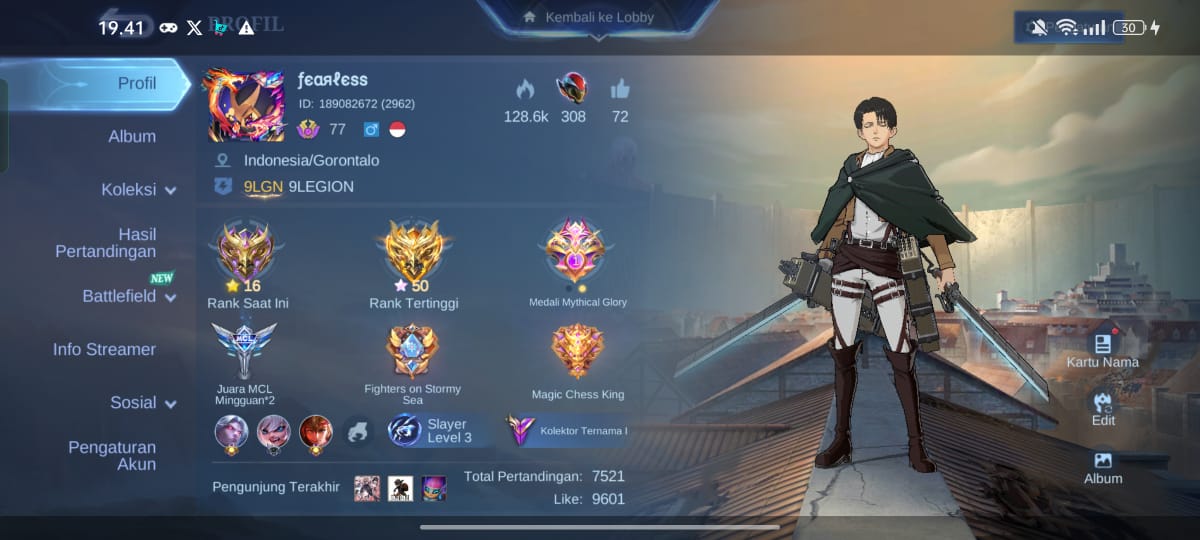
Task: Open Kartu Nama name card
Action: (1102, 348)
